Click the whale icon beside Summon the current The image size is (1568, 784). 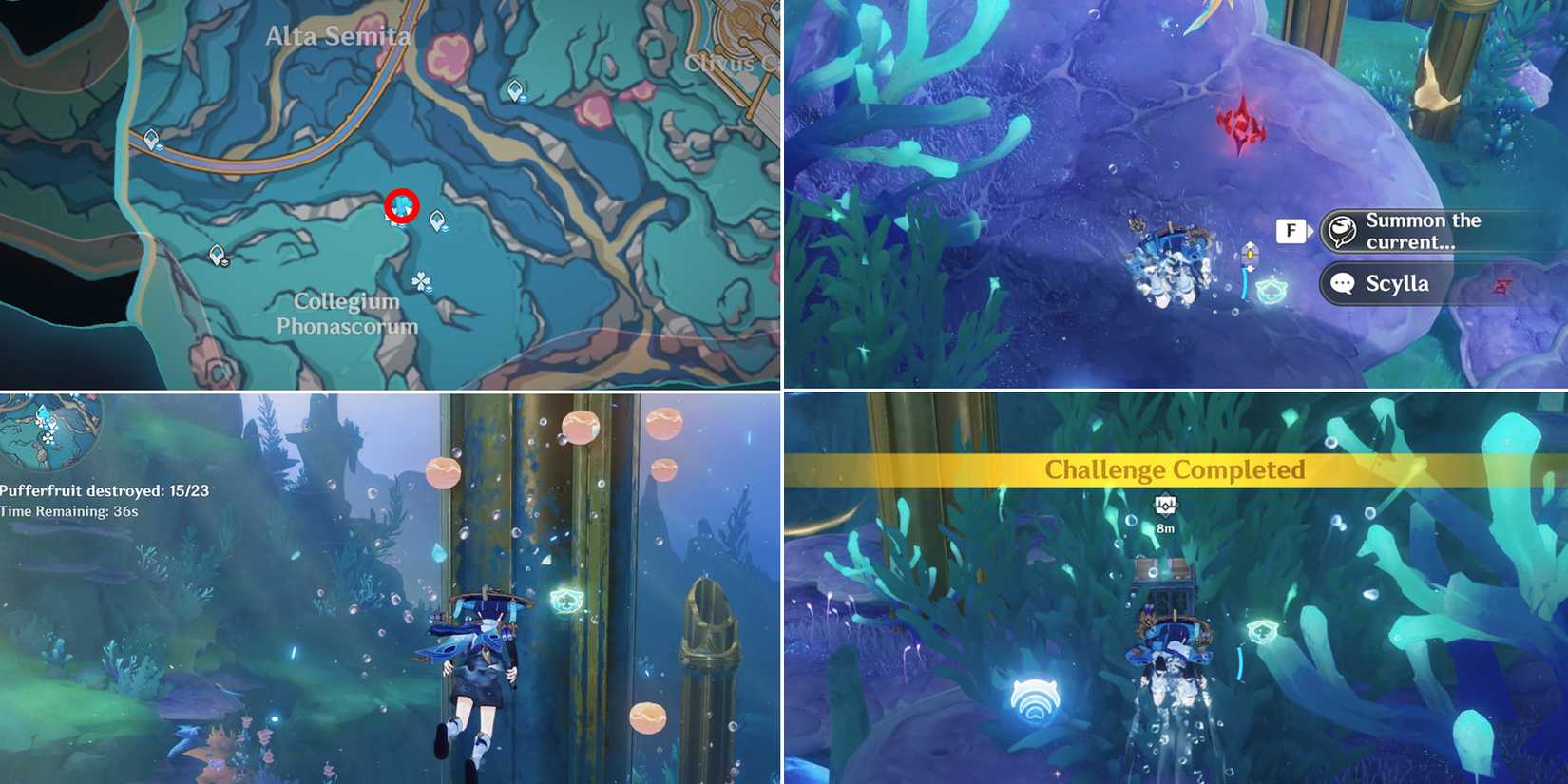1343,230
